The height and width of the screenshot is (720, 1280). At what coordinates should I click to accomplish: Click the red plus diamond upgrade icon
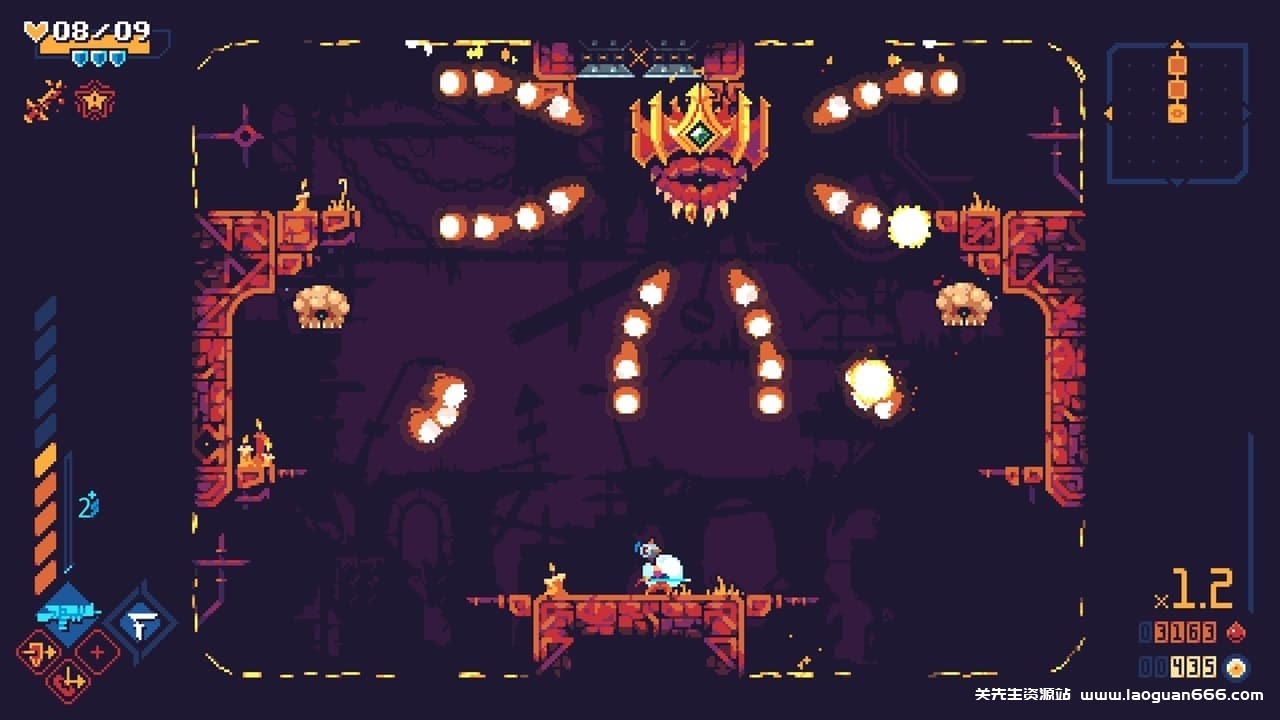tap(97, 653)
